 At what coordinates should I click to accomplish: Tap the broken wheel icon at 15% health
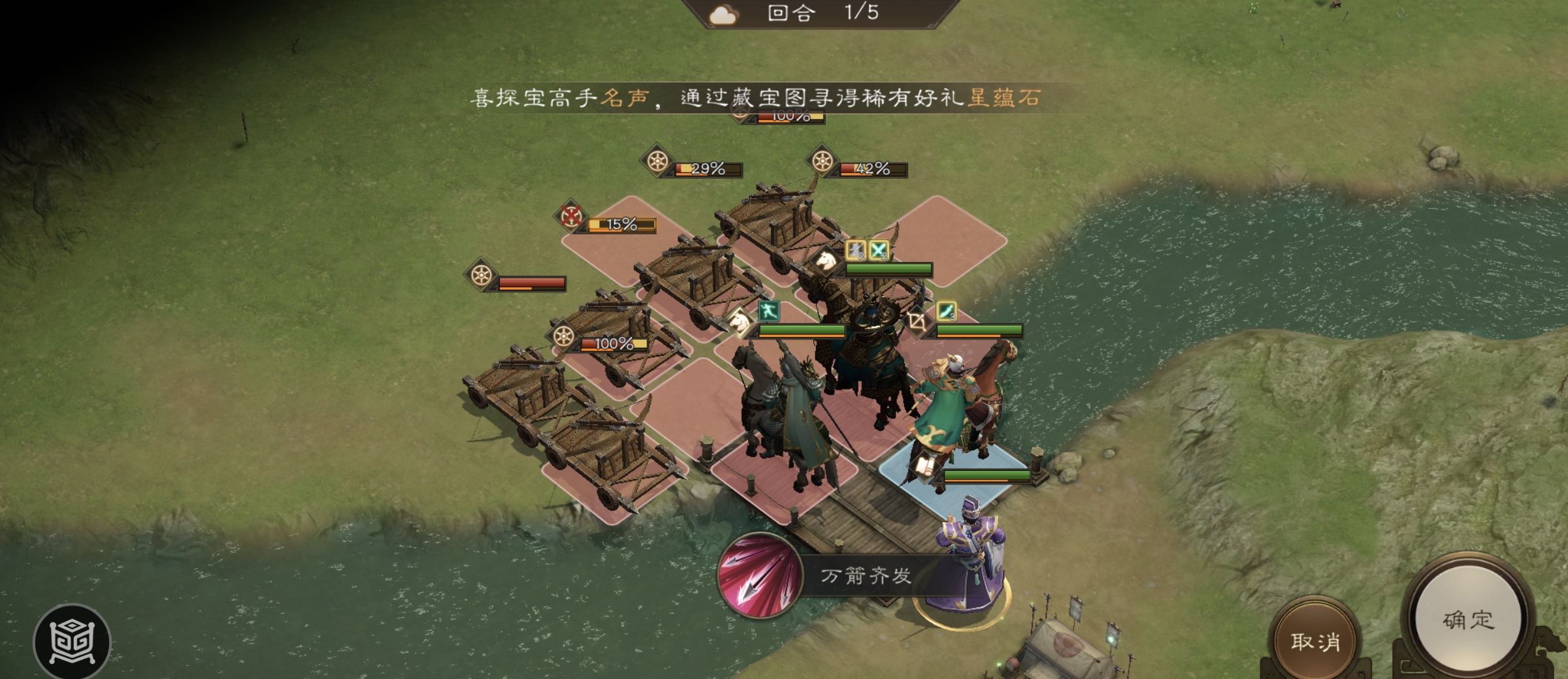point(570,215)
